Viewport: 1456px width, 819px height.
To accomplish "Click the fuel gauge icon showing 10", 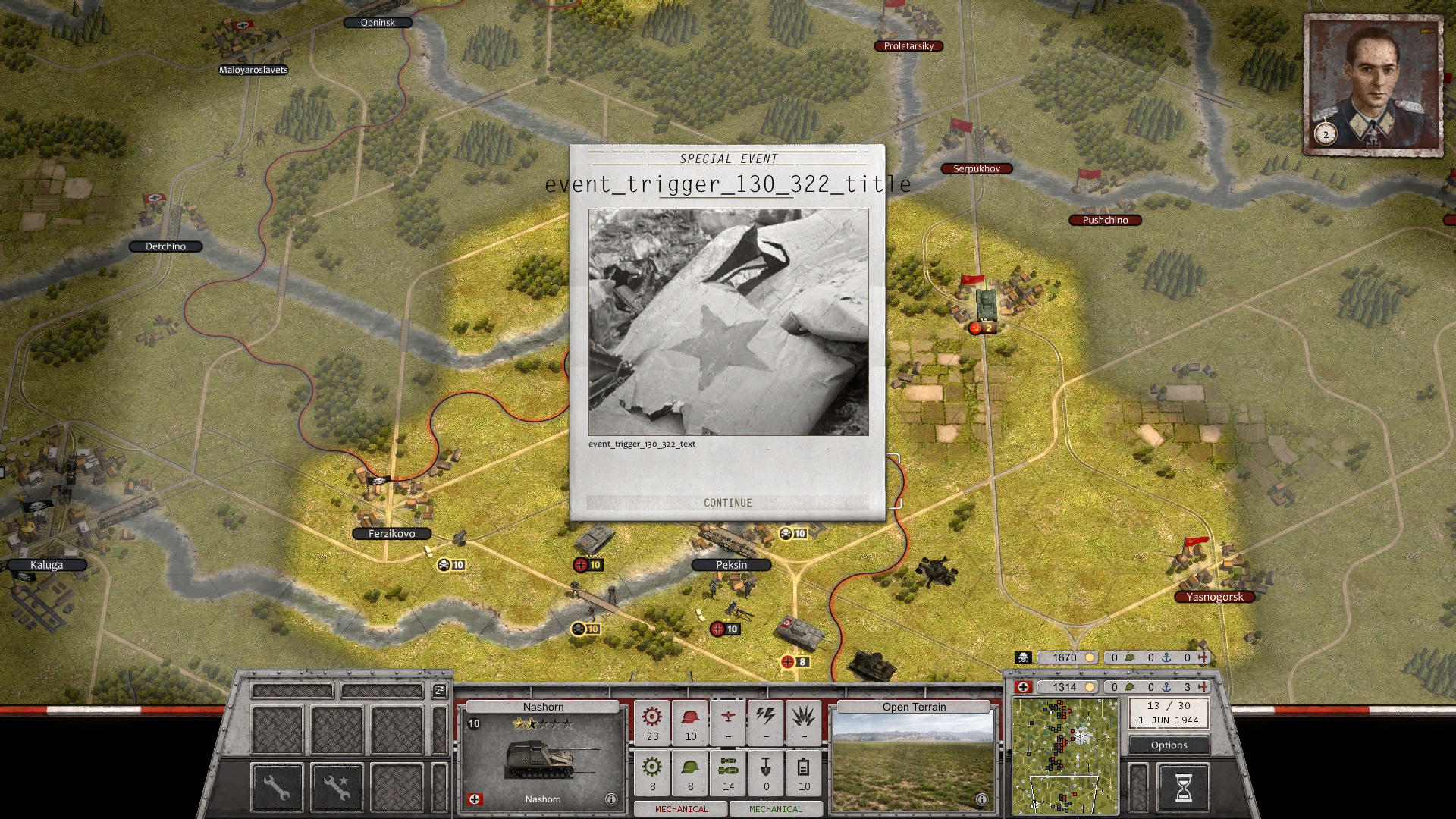I will (803, 767).
